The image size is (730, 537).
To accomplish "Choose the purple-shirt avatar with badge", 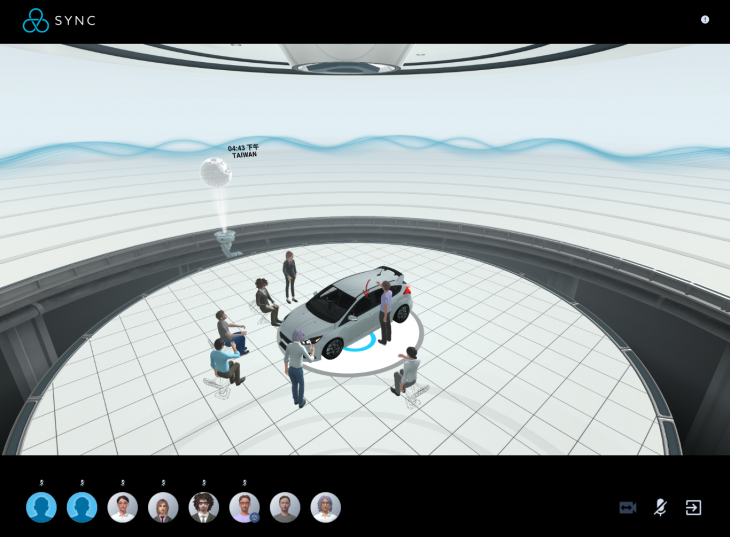I will tap(245, 508).
